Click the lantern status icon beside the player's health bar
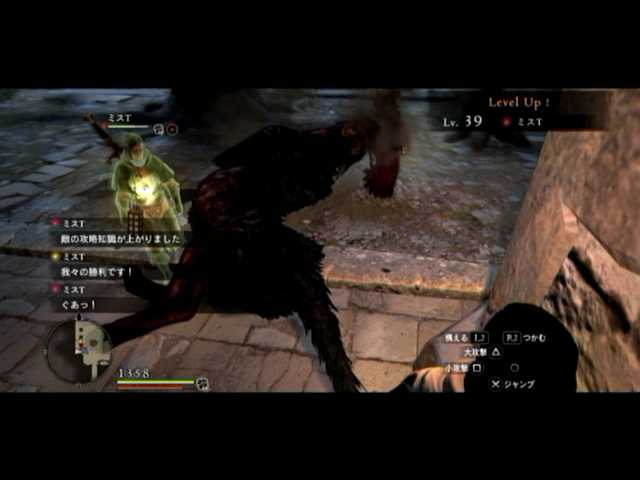Viewport: 640px width, 480px height. [202, 382]
